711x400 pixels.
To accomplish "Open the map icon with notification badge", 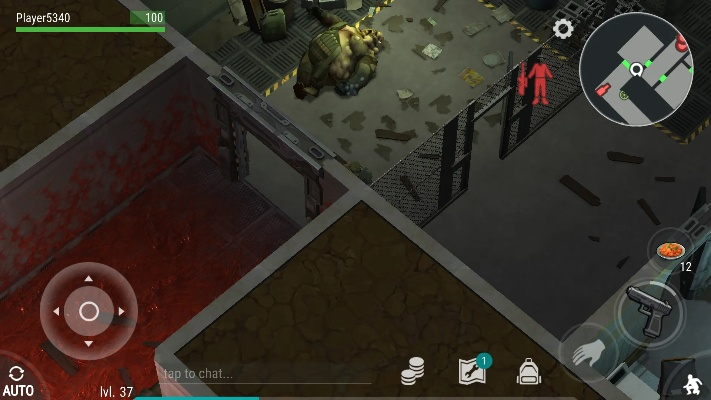I will (472, 370).
